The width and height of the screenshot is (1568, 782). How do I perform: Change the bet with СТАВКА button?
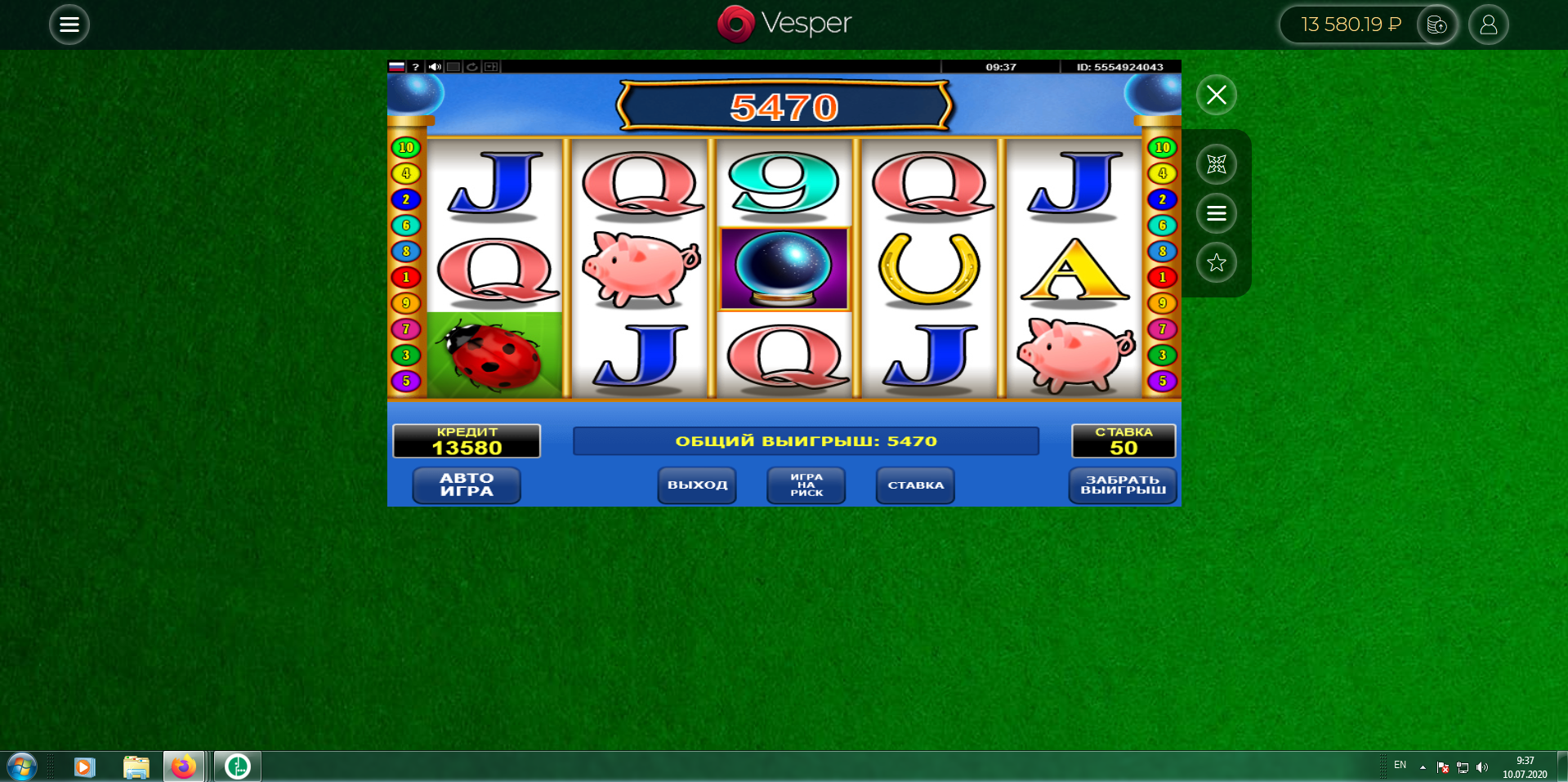coord(915,485)
